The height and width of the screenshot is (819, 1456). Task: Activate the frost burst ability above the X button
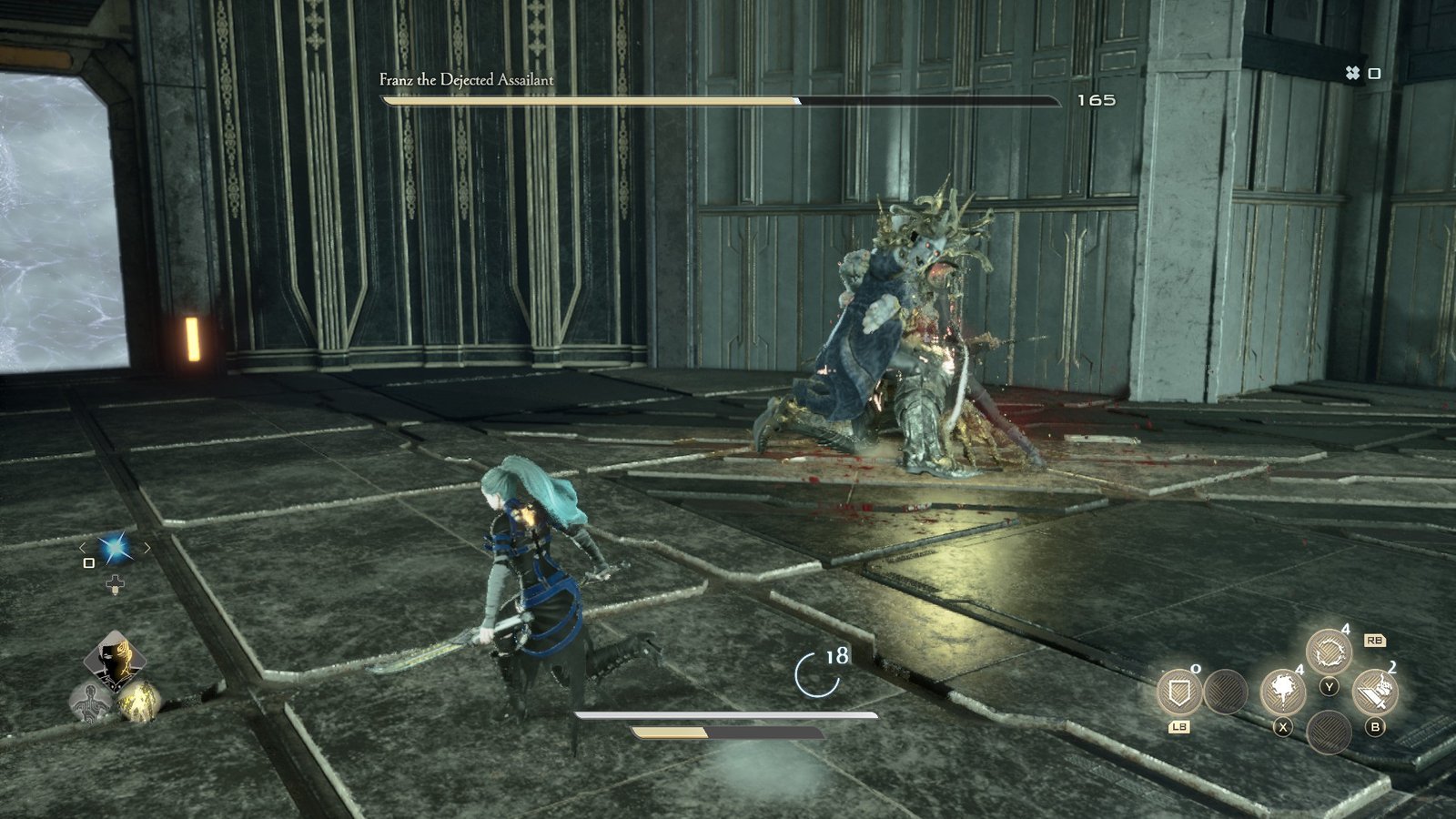pyautogui.click(x=1283, y=690)
